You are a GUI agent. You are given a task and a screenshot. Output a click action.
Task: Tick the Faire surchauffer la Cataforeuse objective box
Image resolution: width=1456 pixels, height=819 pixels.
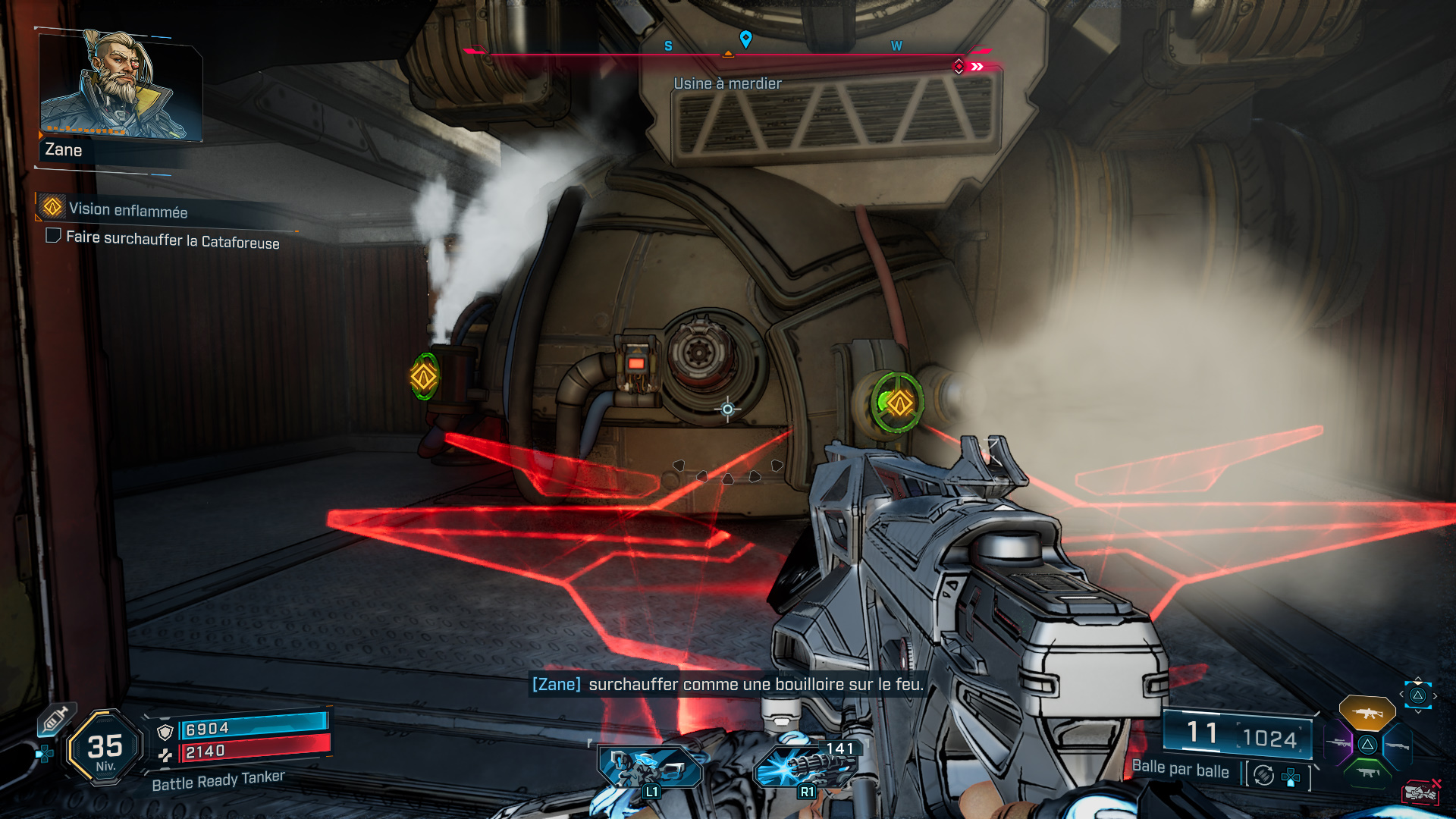(53, 236)
